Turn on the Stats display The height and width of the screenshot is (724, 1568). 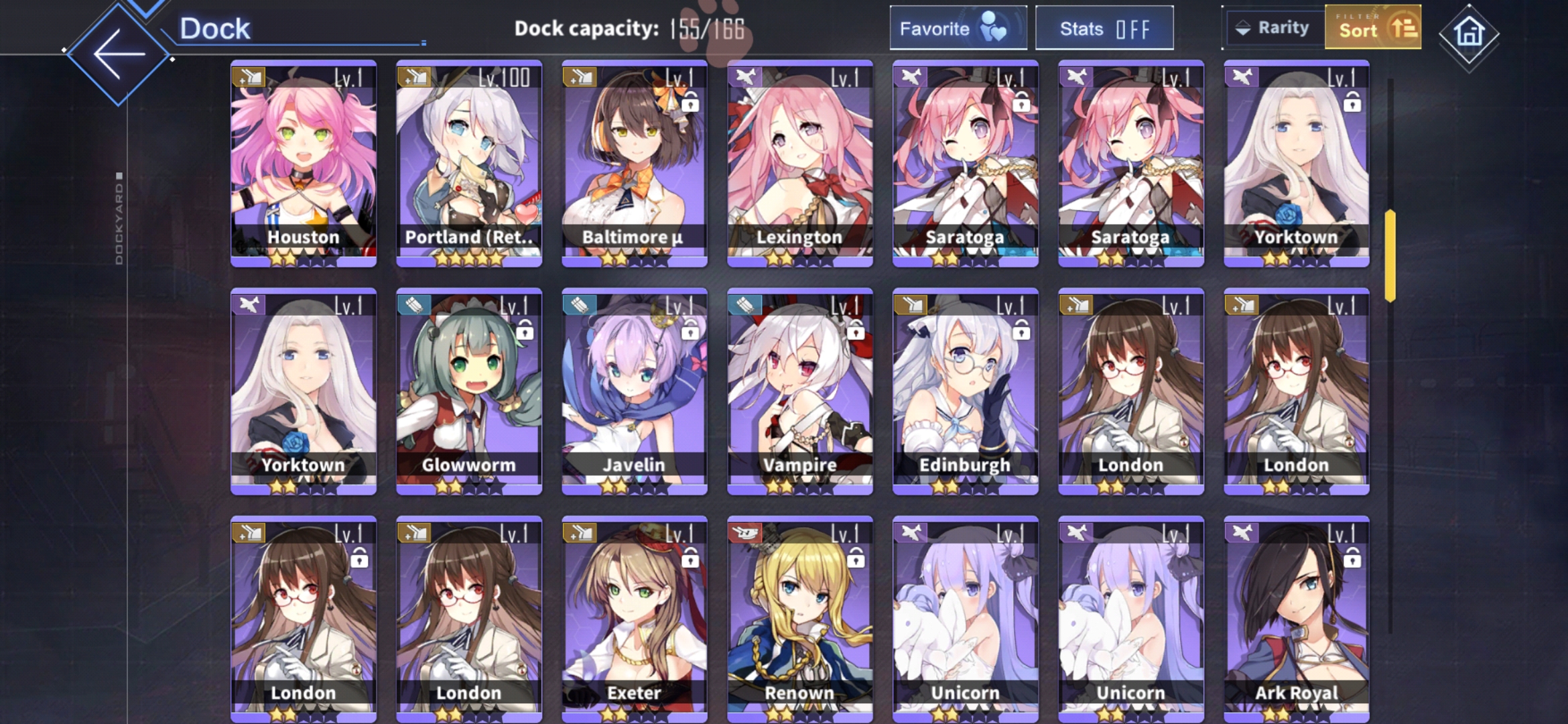click(x=1104, y=28)
